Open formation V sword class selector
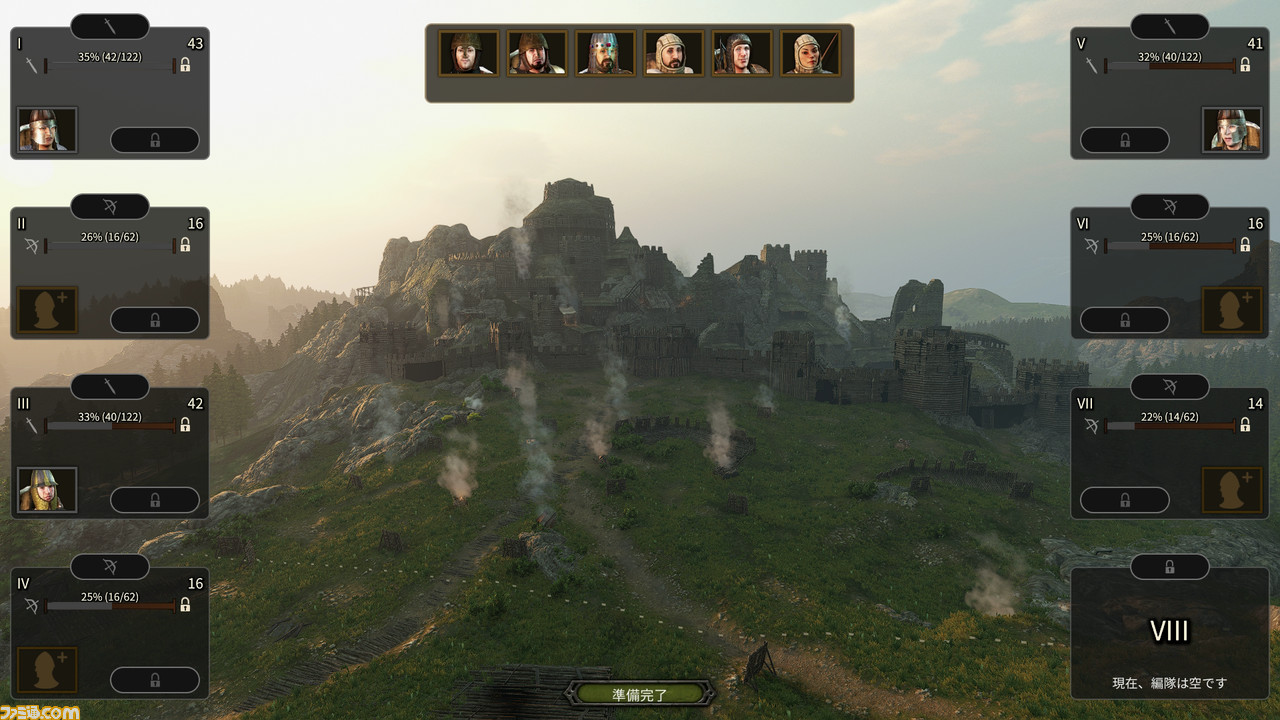This screenshot has height=720, width=1280. pyautogui.click(x=1170, y=27)
